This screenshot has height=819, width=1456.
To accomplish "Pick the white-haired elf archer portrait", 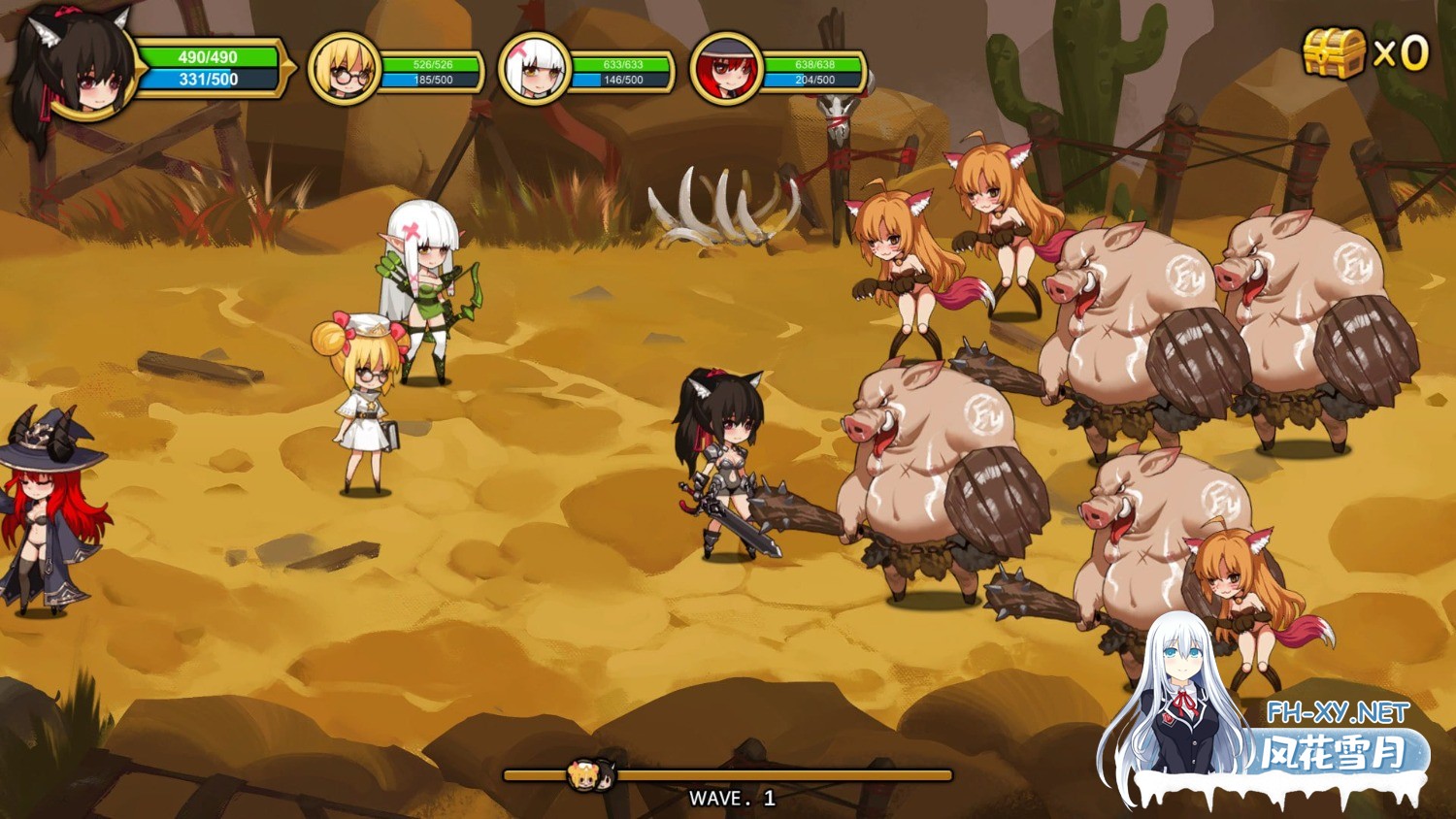I will point(534,69).
